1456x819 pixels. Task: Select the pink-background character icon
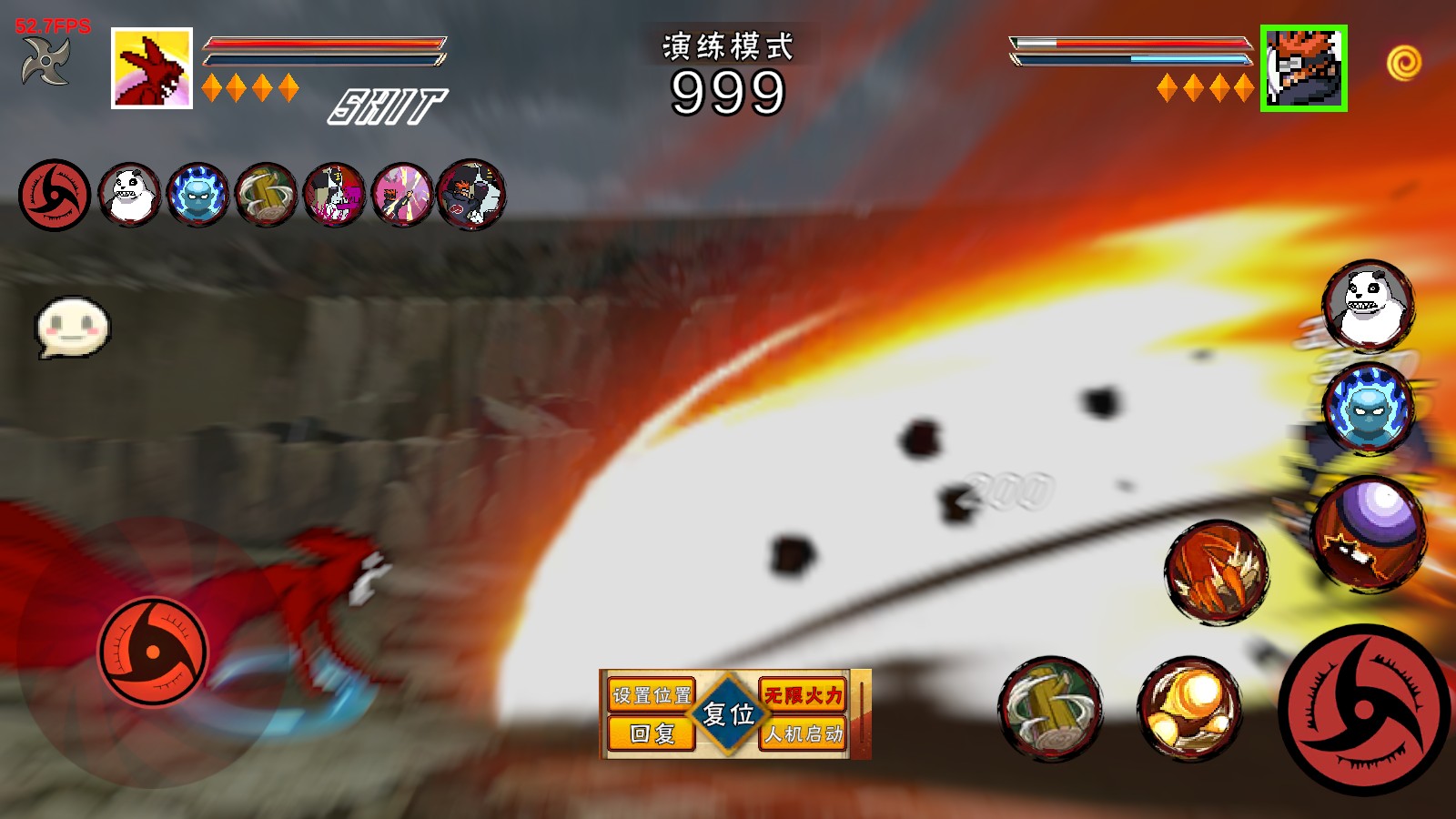pyautogui.click(x=402, y=194)
